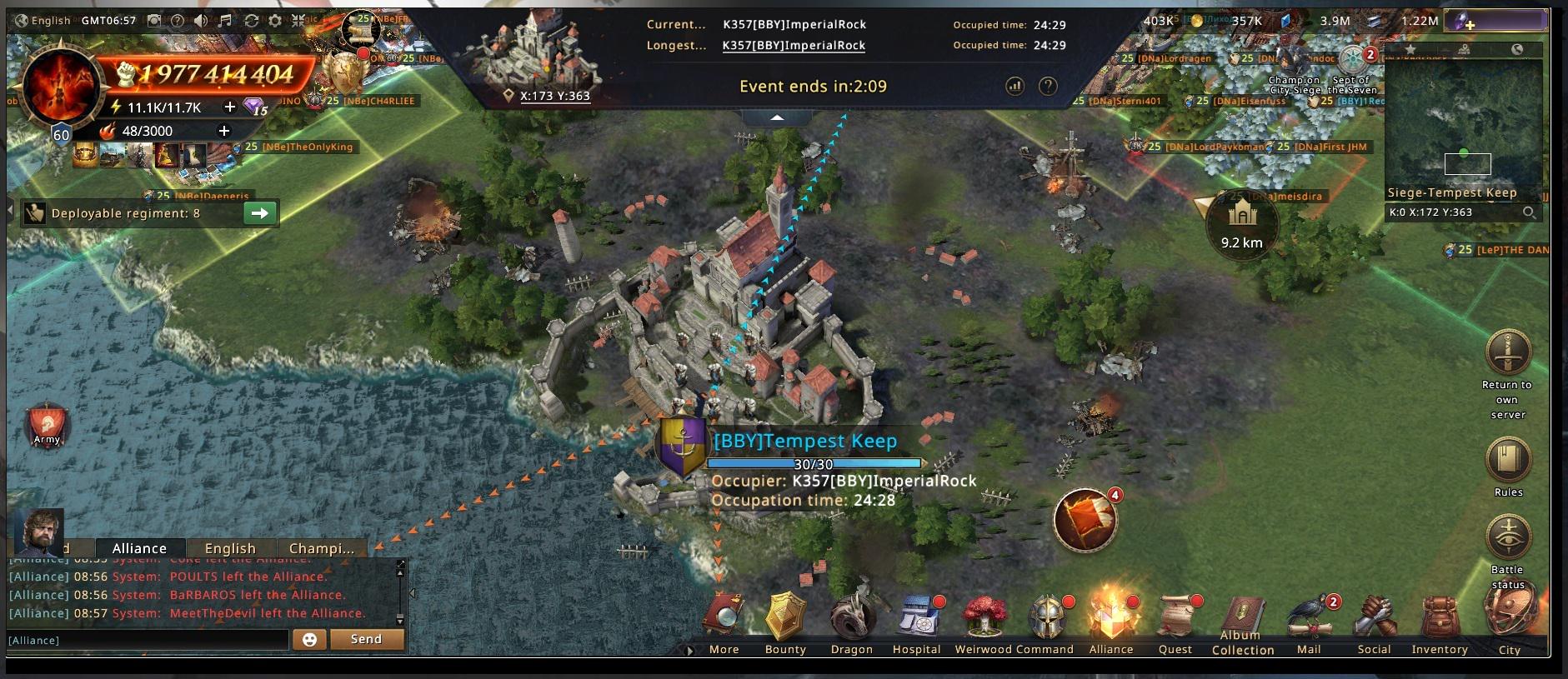
Task: Send the alliance chat message
Action: pyautogui.click(x=366, y=639)
